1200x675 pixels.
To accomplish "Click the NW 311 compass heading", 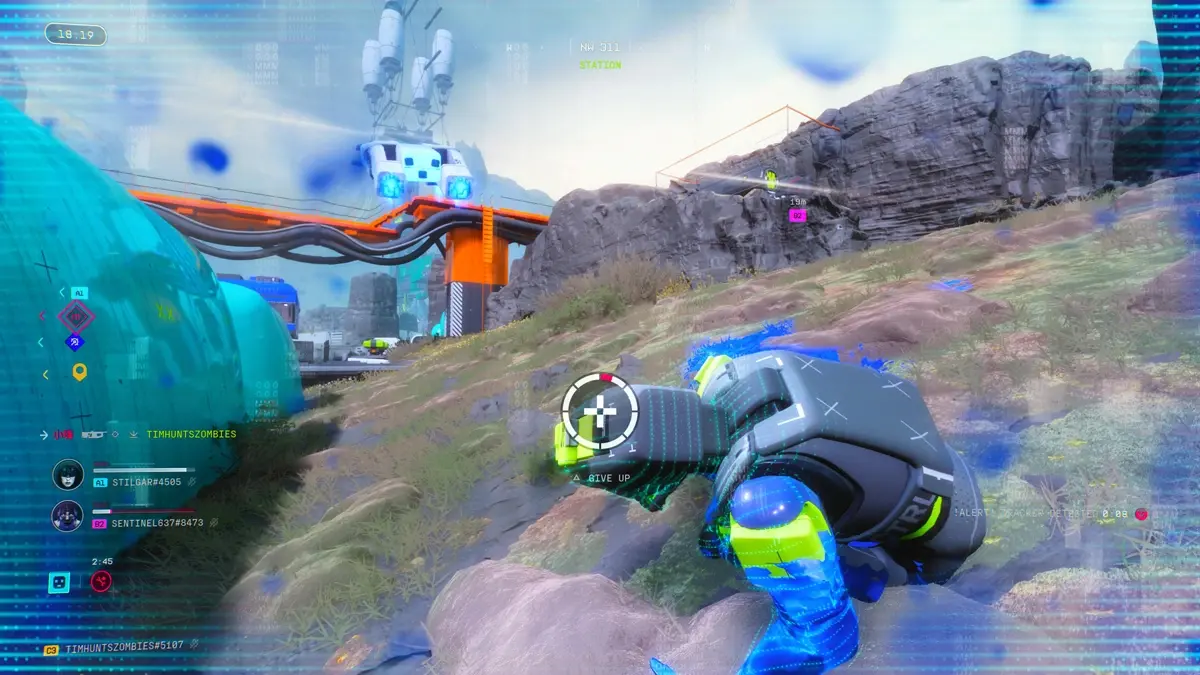I will click(600, 47).
